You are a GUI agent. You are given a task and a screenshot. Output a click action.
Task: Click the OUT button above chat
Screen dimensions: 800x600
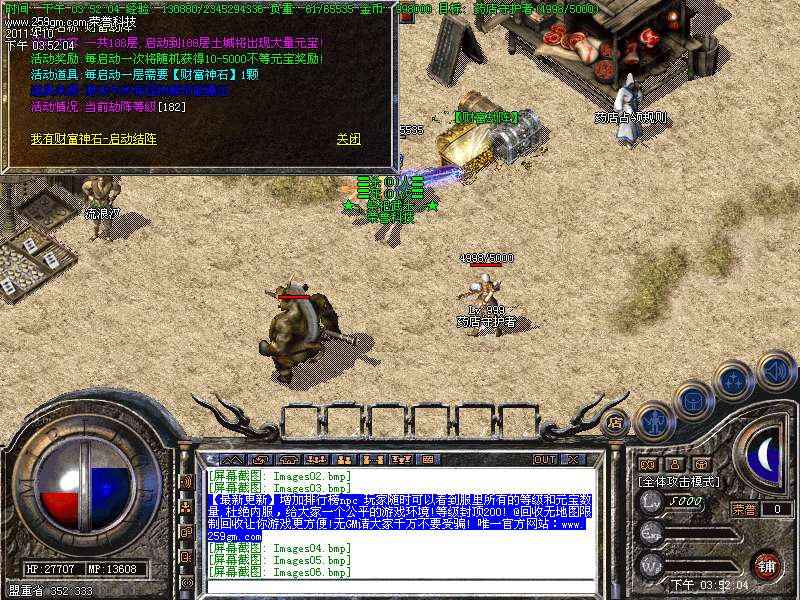(544, 459)
